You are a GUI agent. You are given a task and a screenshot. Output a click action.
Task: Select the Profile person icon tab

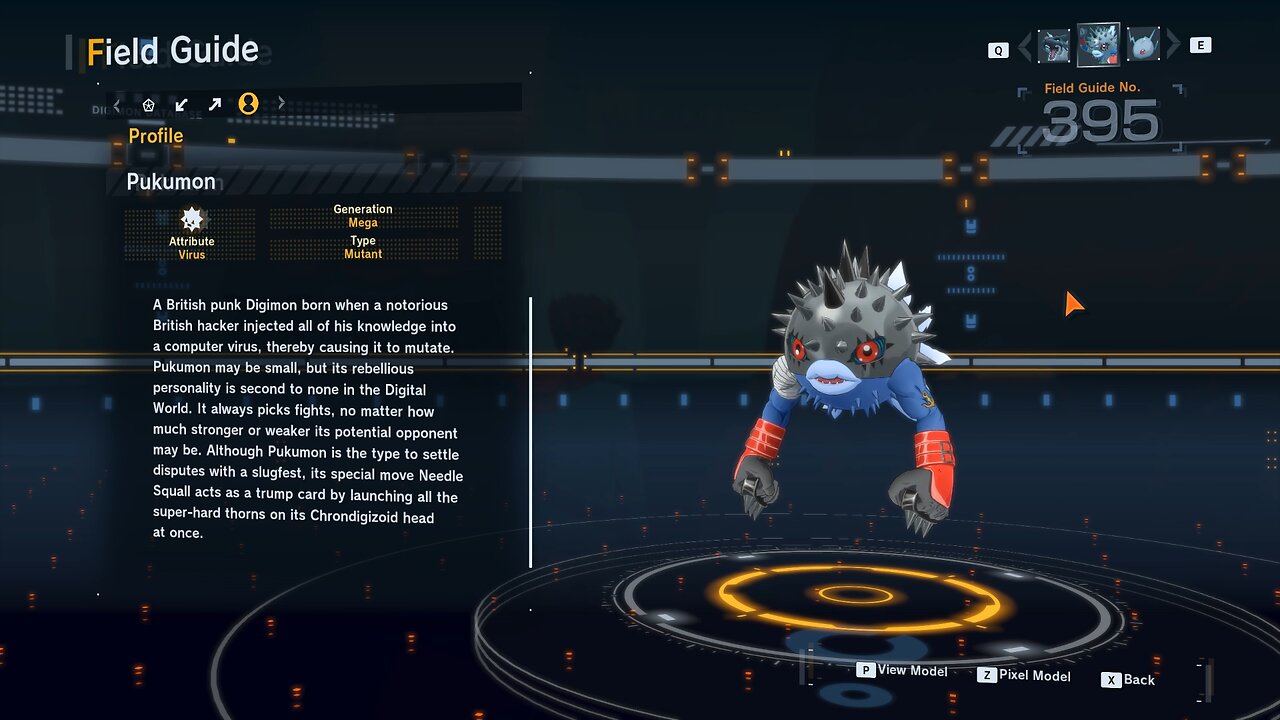point(248,104)
